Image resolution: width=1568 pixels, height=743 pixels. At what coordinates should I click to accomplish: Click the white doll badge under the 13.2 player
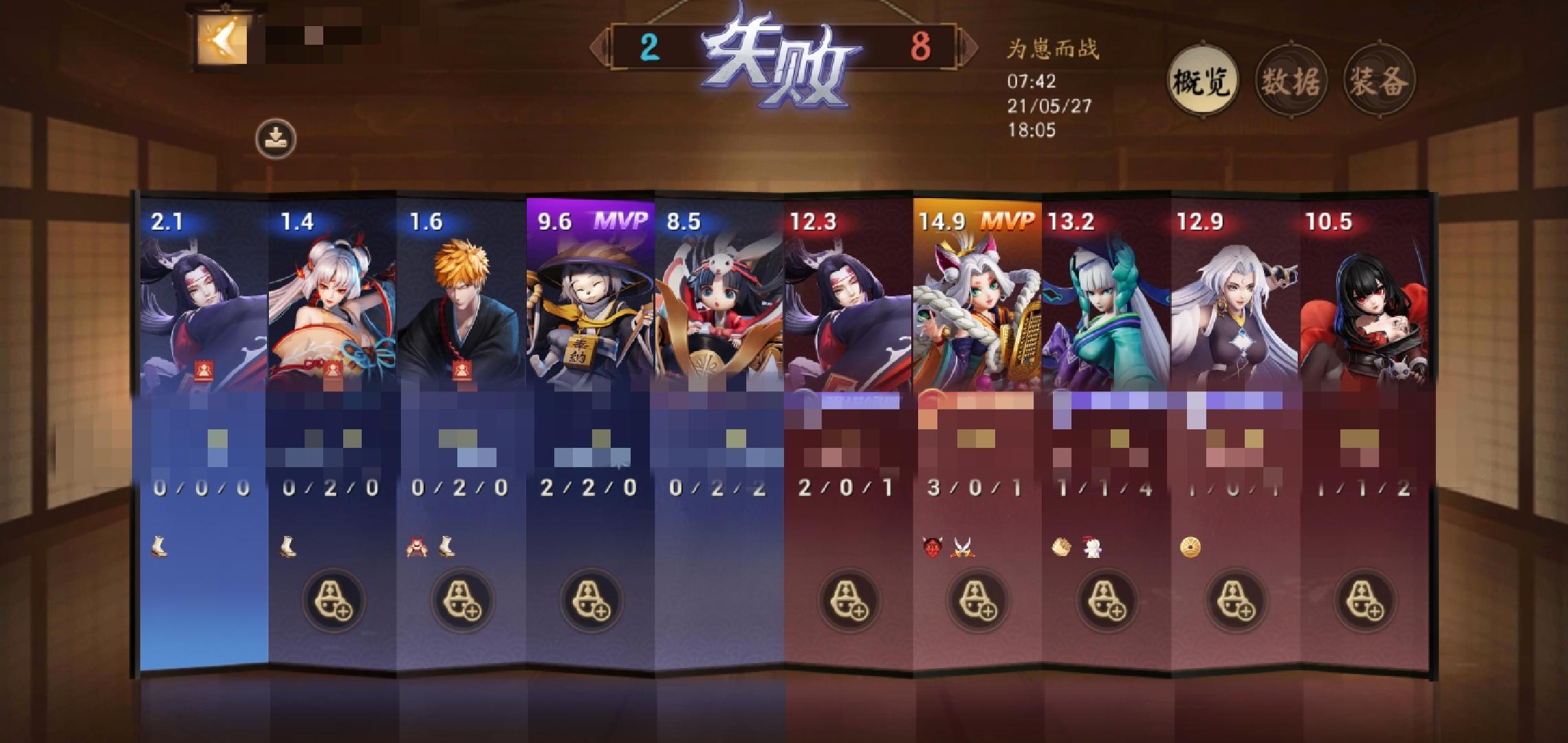click(1092, 548)
